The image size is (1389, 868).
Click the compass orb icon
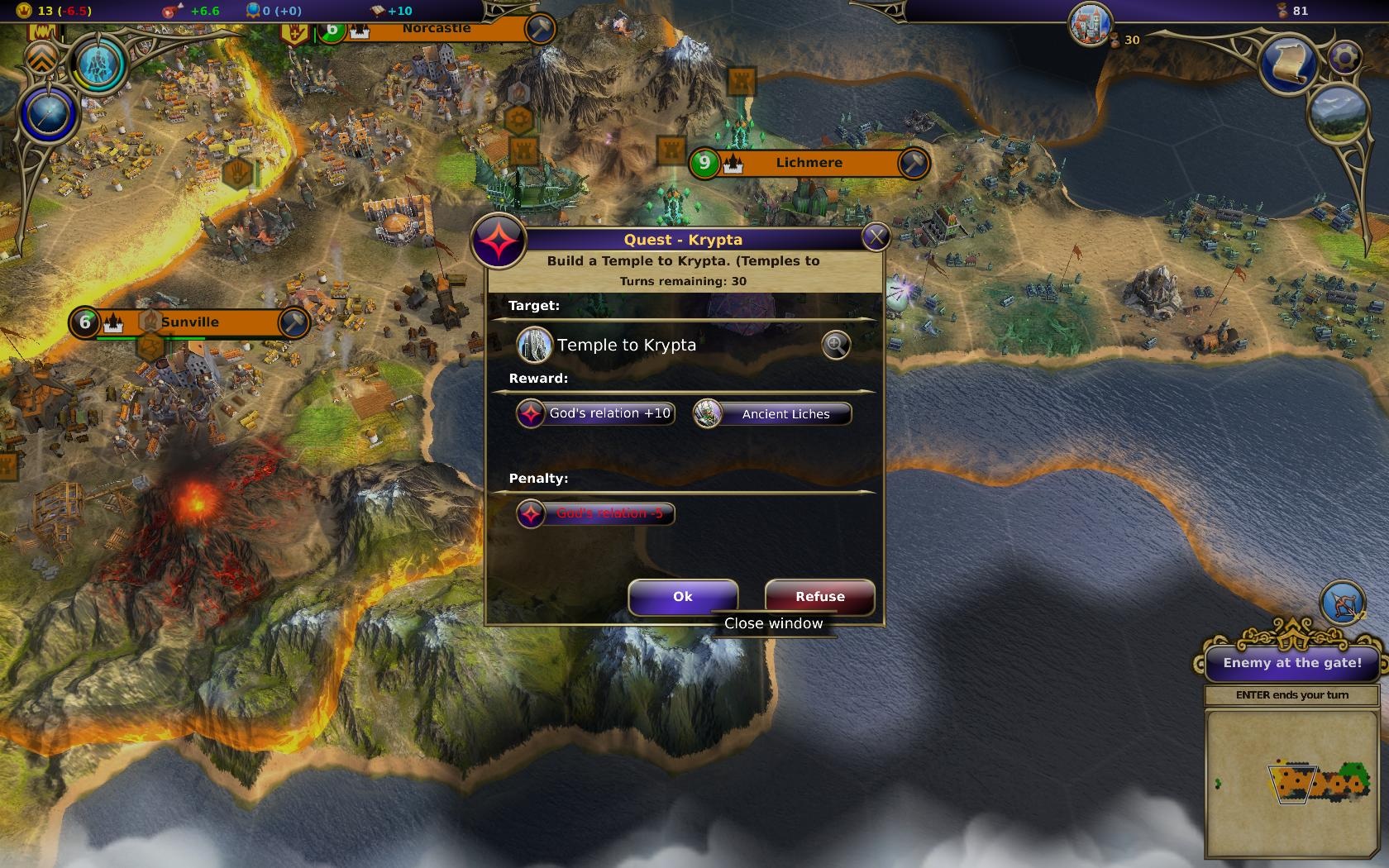pos(48,115)
